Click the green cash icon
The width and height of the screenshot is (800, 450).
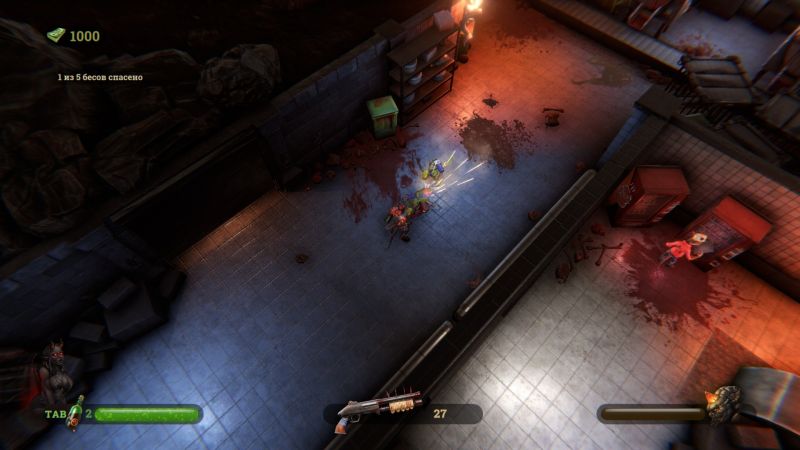click(x=56, y=35)
